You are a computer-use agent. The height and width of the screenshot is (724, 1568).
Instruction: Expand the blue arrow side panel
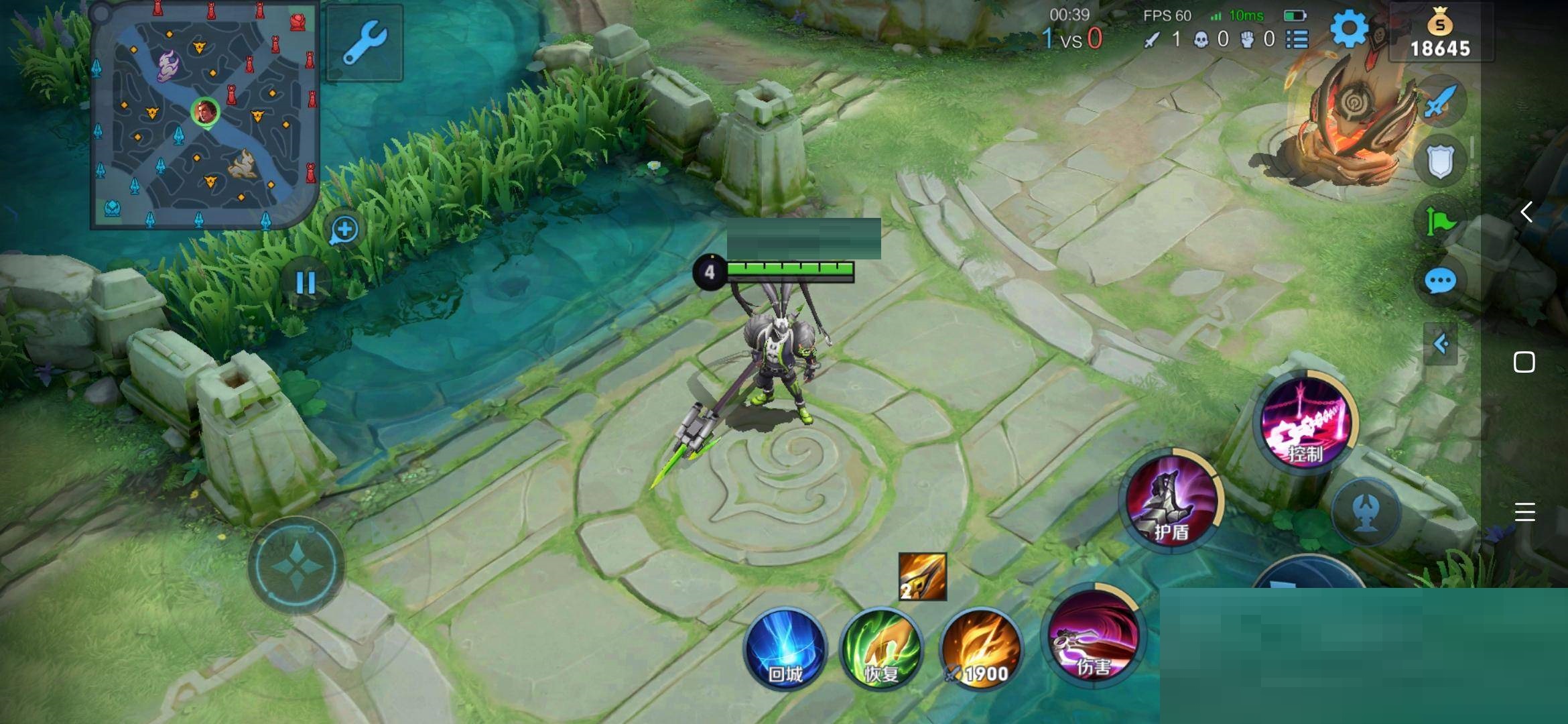1441,345
